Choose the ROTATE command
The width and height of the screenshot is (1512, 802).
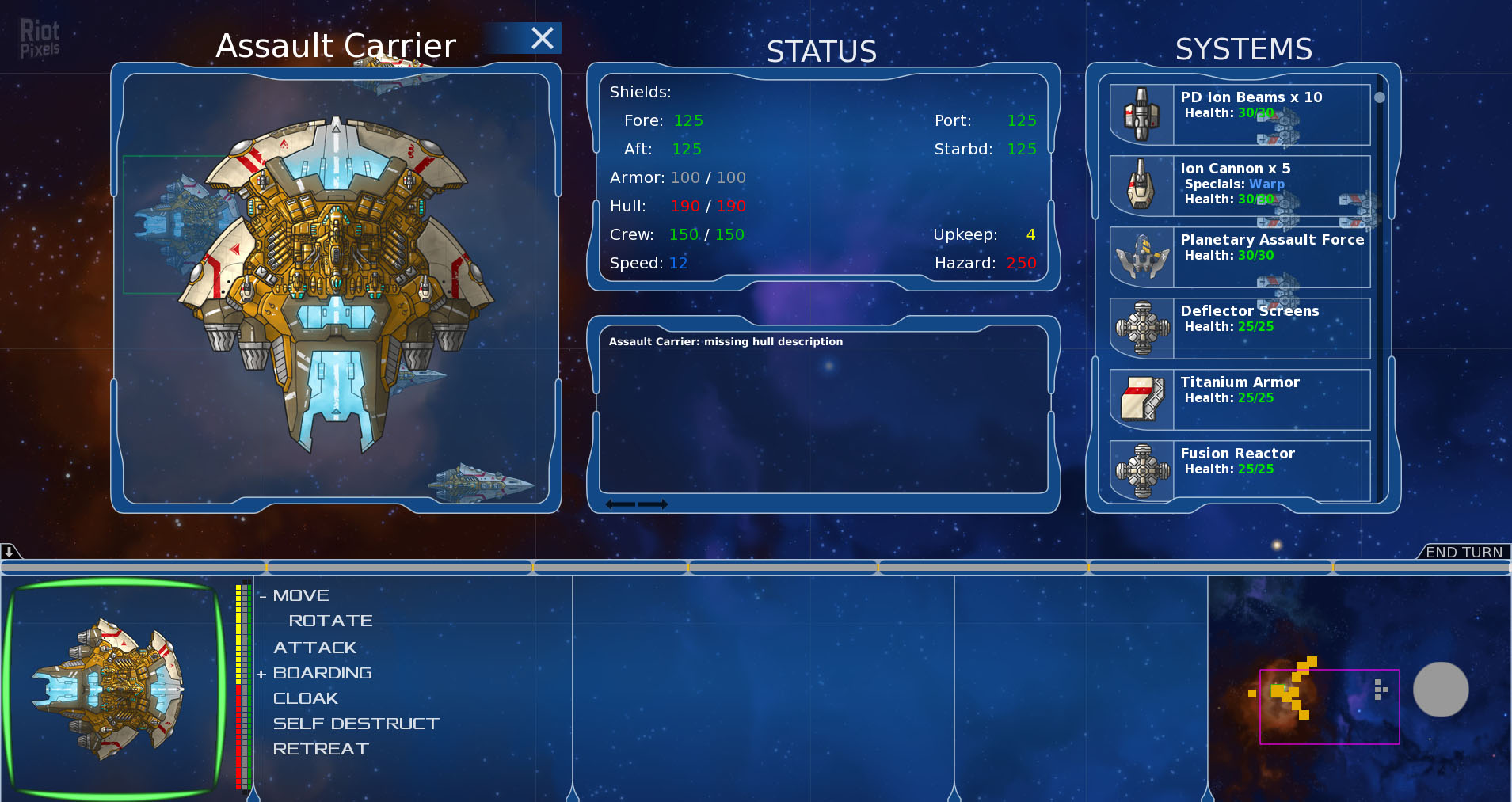coord(330,621)
